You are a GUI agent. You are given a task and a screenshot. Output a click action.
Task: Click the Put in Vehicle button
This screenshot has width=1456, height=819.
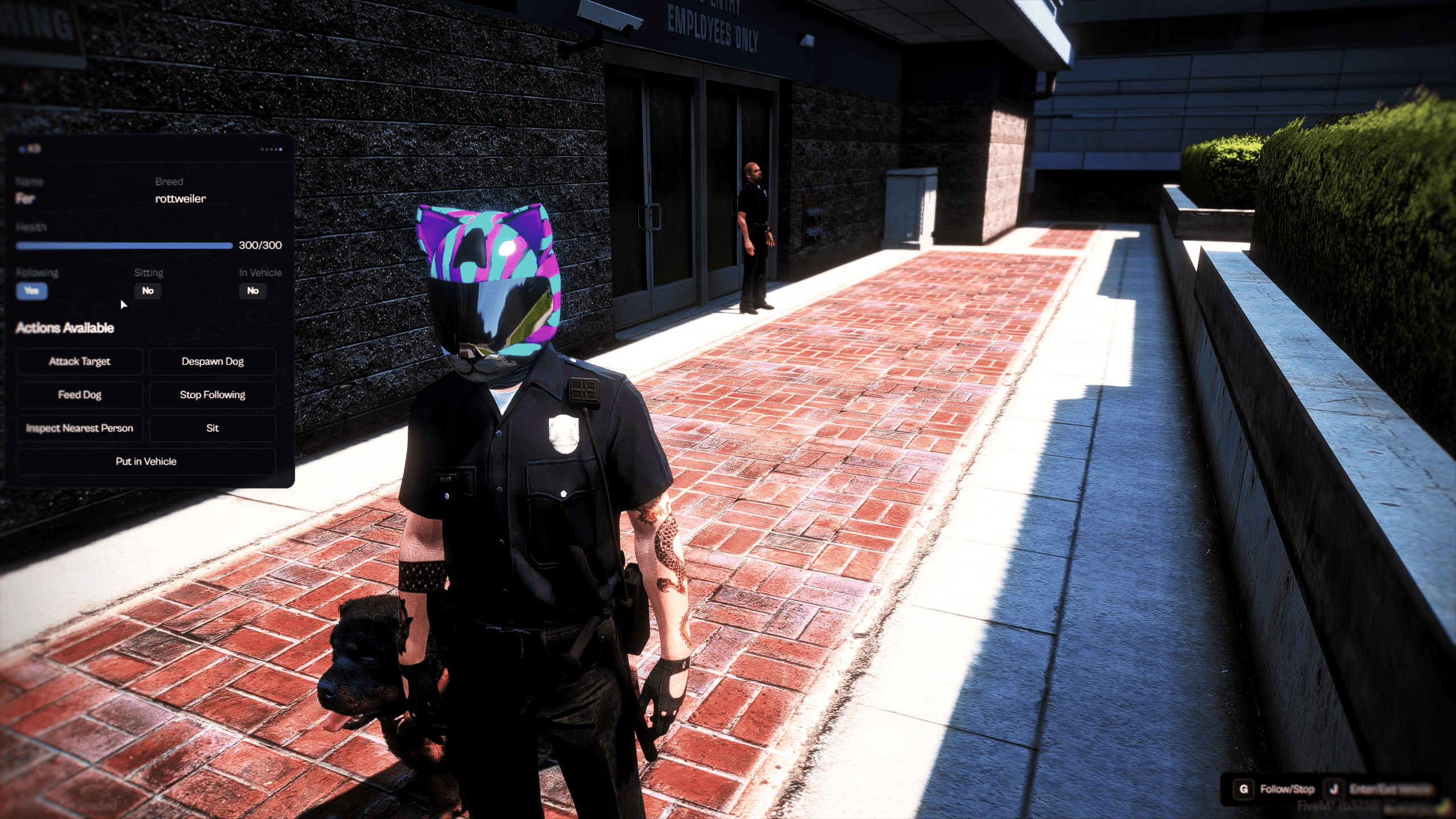(146, 461)
